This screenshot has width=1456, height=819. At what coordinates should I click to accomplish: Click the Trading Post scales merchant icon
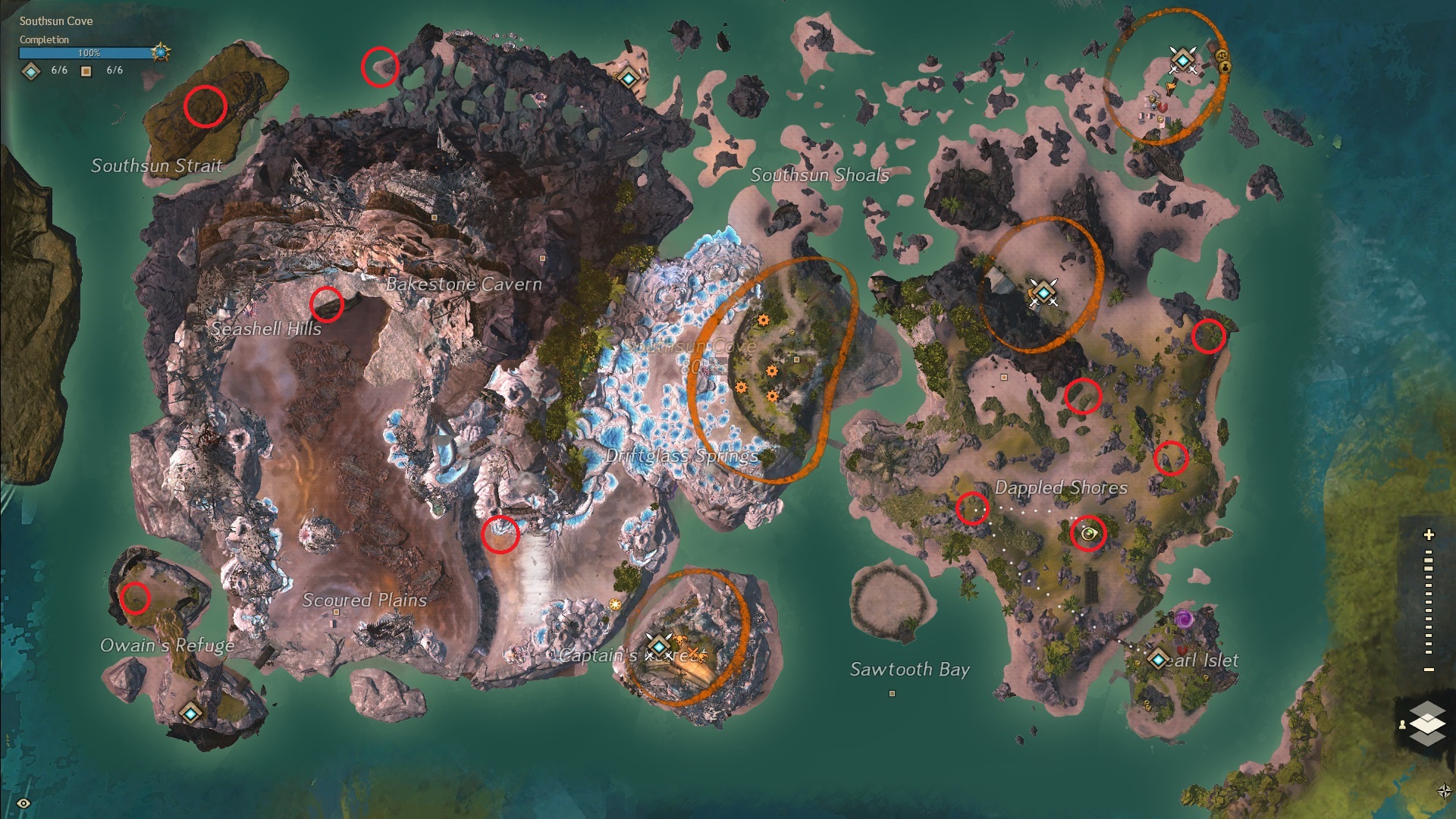(1221, 55)
